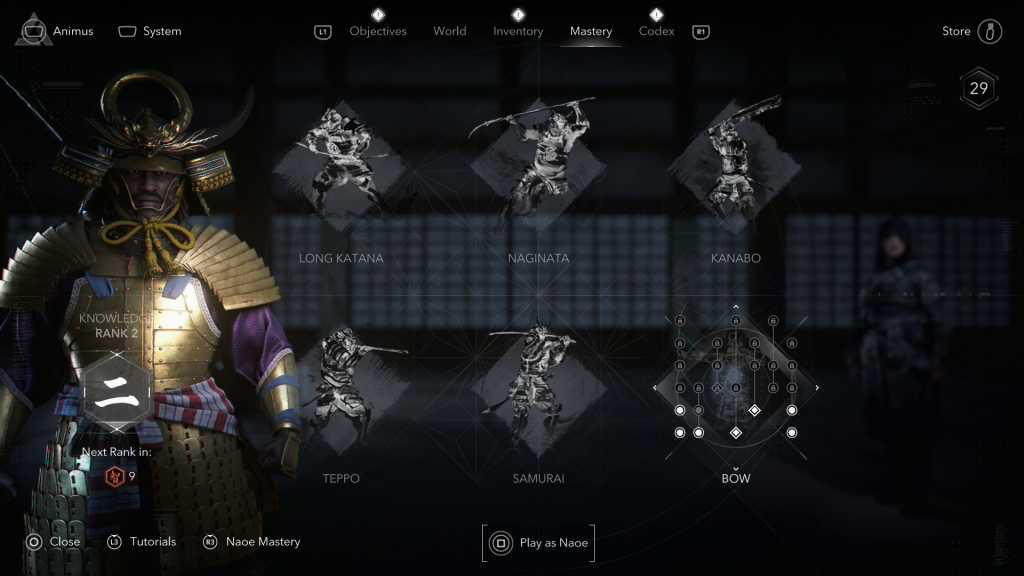Viewport: 1024px width, 576px height.
Task: Open the Bow skill tree
Action: click(736, 385)
